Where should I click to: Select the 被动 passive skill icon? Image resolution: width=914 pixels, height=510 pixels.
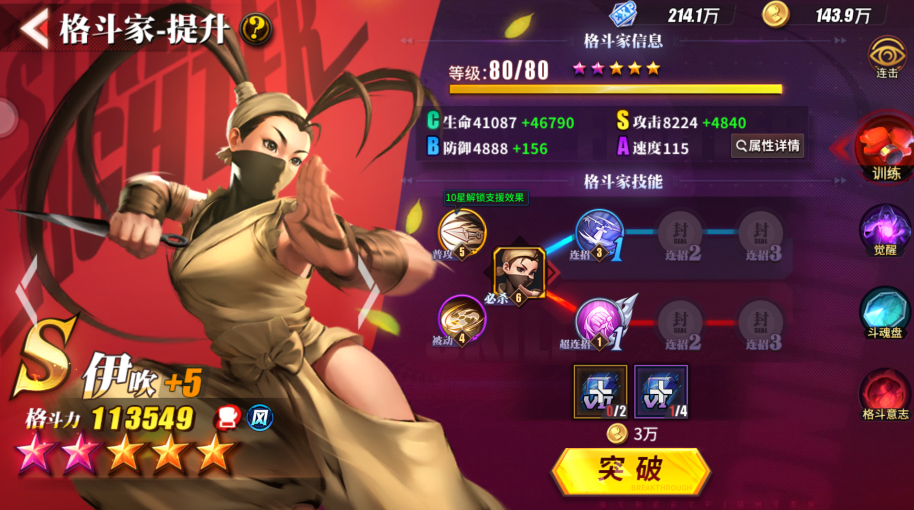[461, 319]
